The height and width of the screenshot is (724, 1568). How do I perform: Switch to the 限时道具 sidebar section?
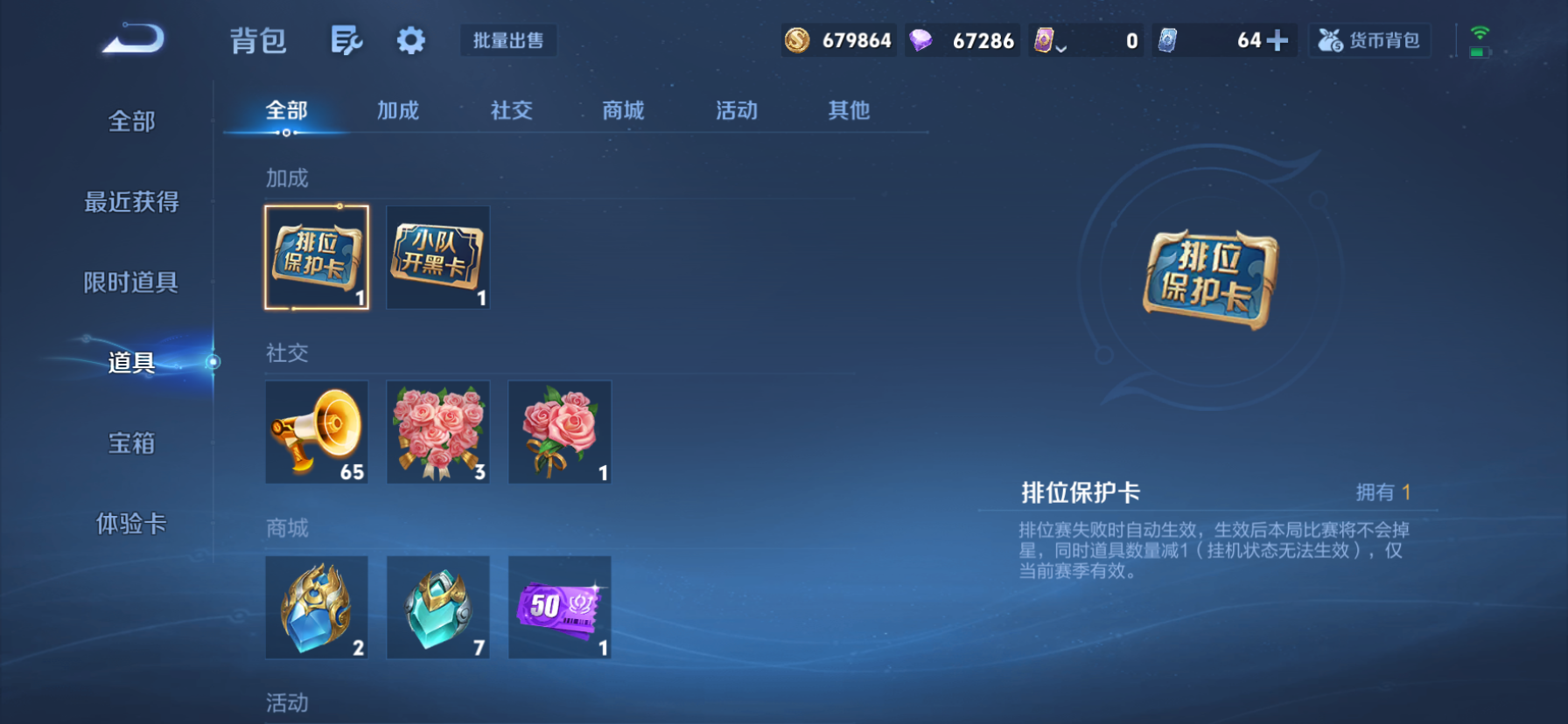click(132, 282)
